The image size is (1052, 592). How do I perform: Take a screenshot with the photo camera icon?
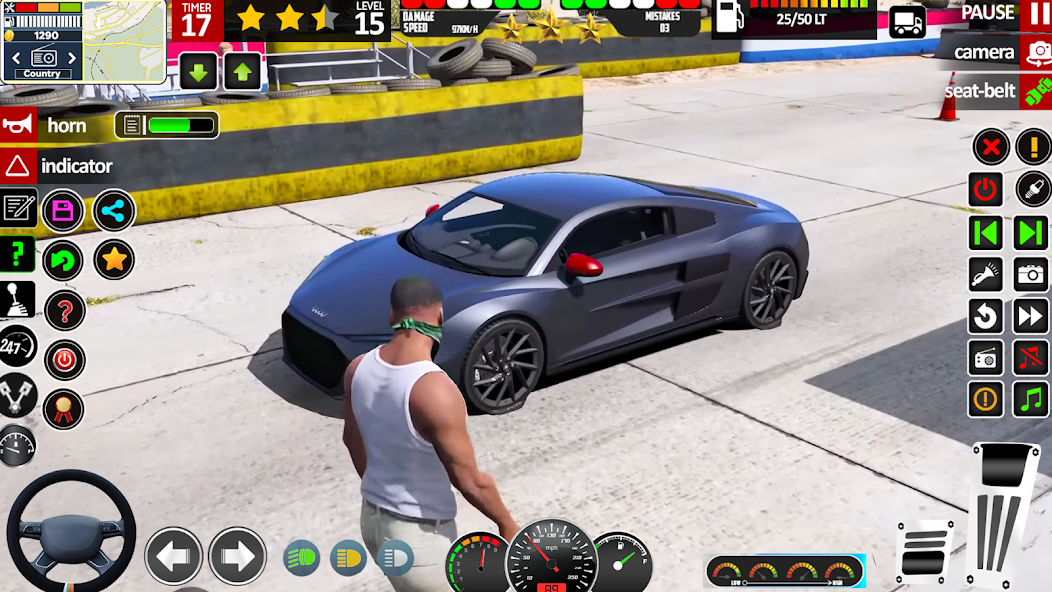click(1031, 274)
